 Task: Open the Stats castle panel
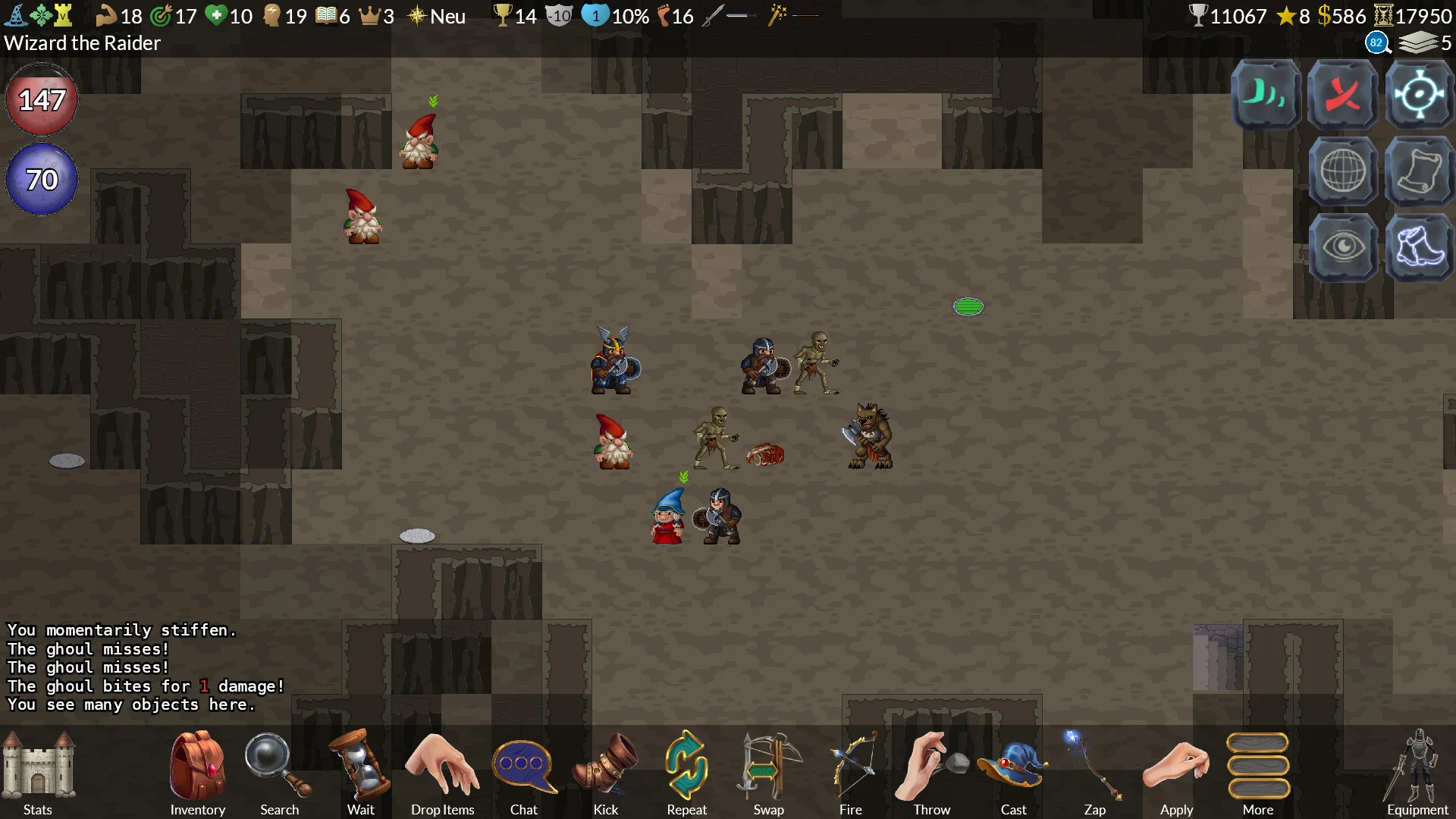pyautogui.click(x=38, y=767)
